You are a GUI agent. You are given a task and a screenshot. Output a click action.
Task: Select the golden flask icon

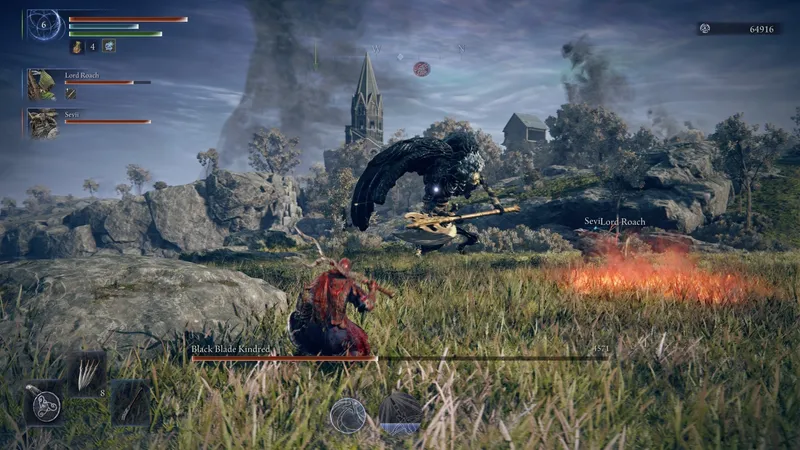(x=76, y=46)
